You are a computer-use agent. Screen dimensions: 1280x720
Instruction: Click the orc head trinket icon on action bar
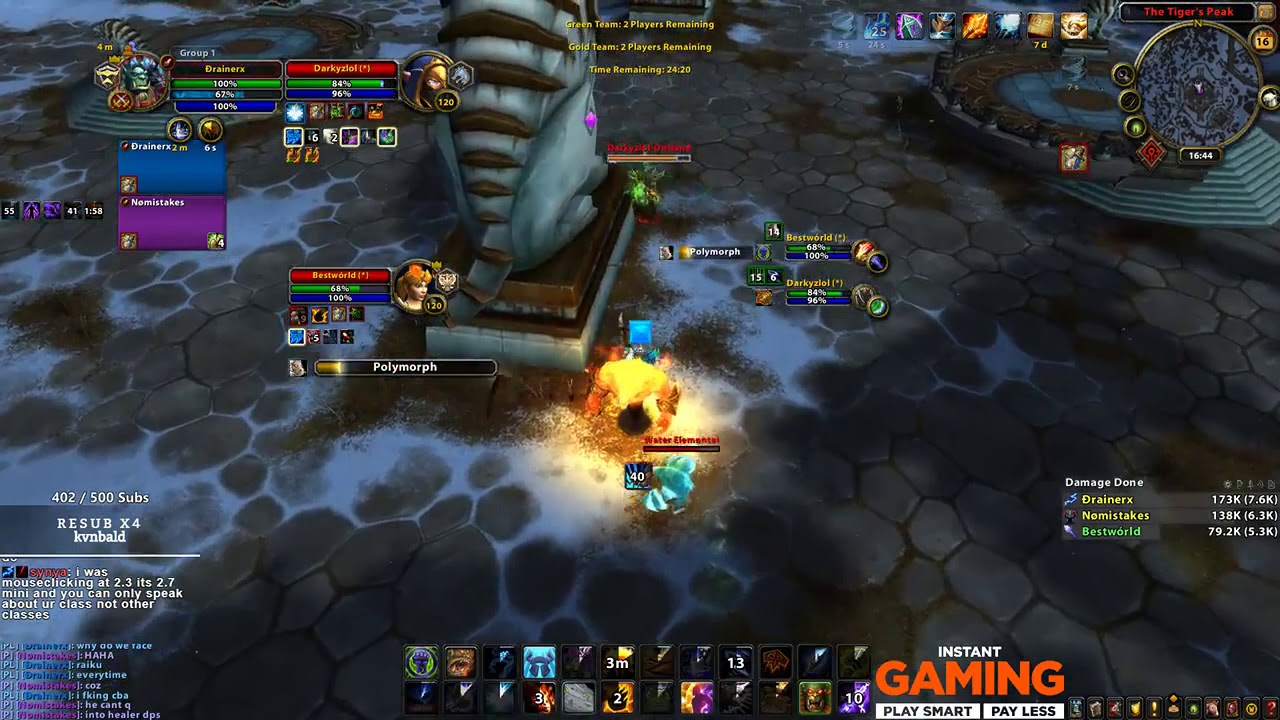tap(816, 698)
